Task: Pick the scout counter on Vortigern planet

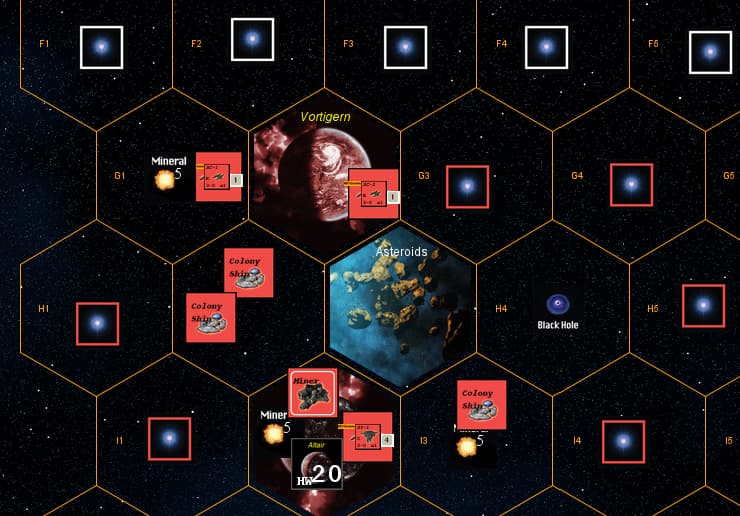Action: (x=373, y=193)
